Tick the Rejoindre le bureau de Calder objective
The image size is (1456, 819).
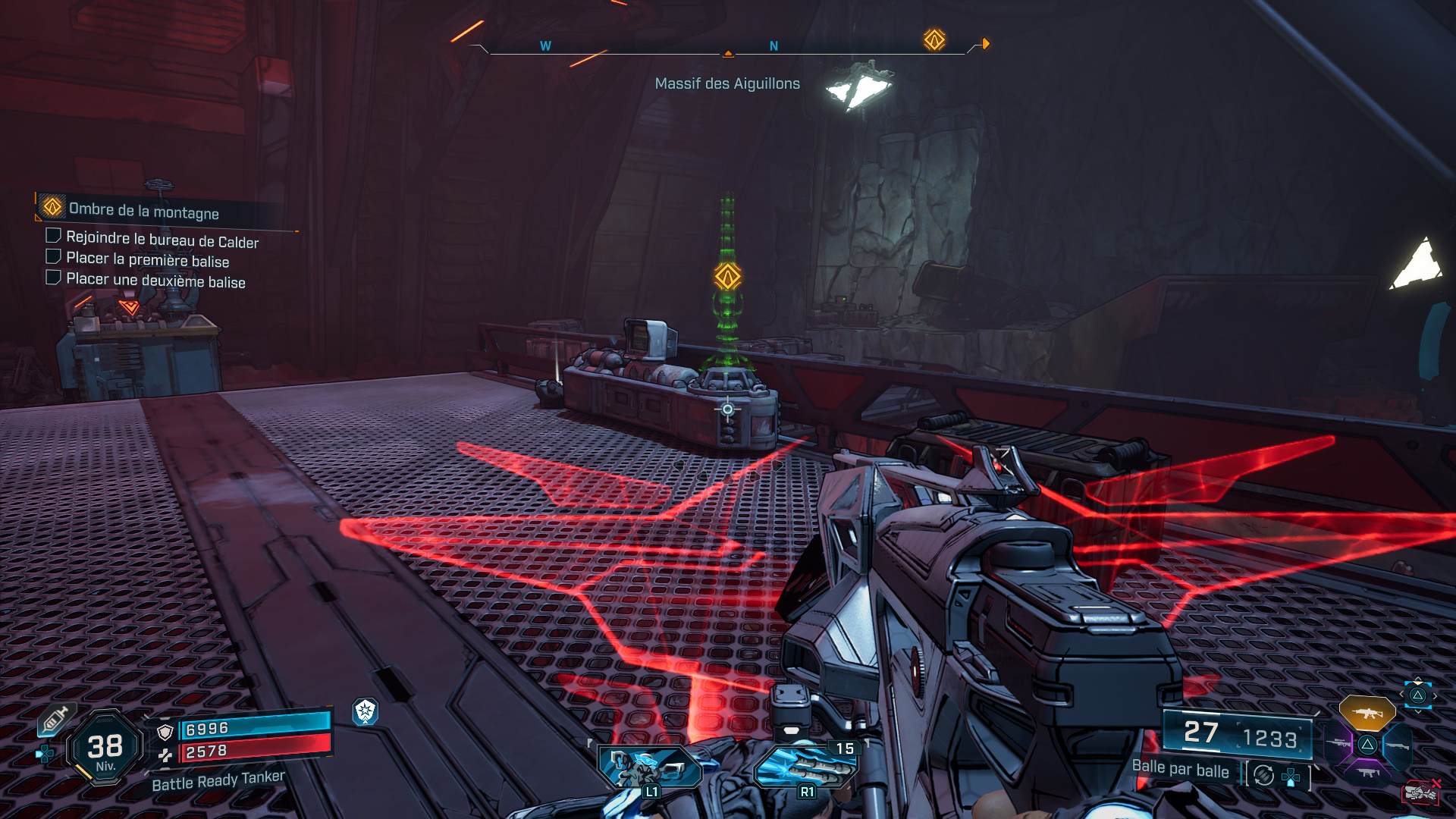pyautogui.click(x=53, y=236)
